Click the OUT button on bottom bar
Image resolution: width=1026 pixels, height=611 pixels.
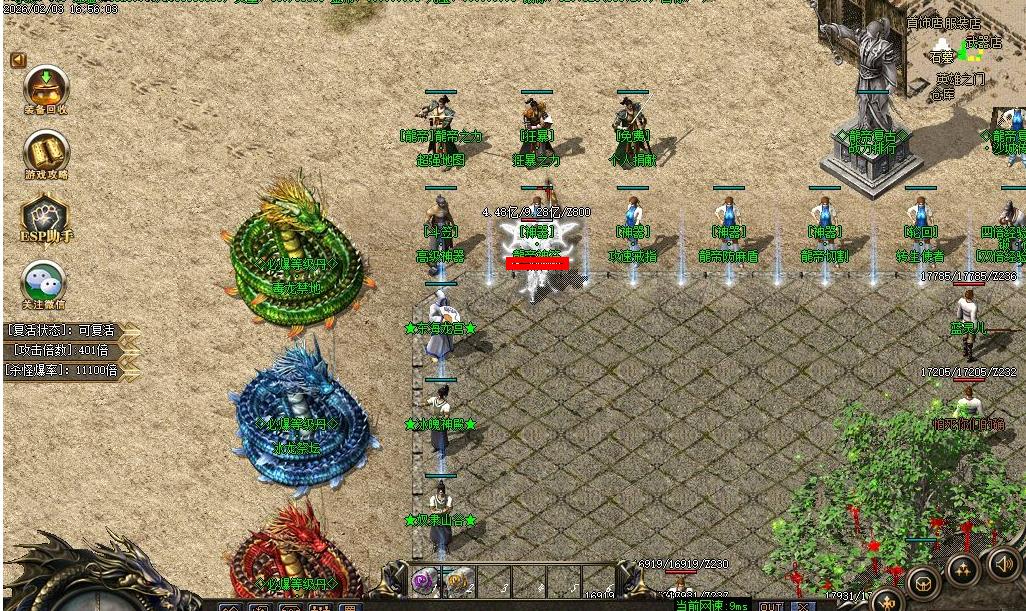(x=771, y=605)
